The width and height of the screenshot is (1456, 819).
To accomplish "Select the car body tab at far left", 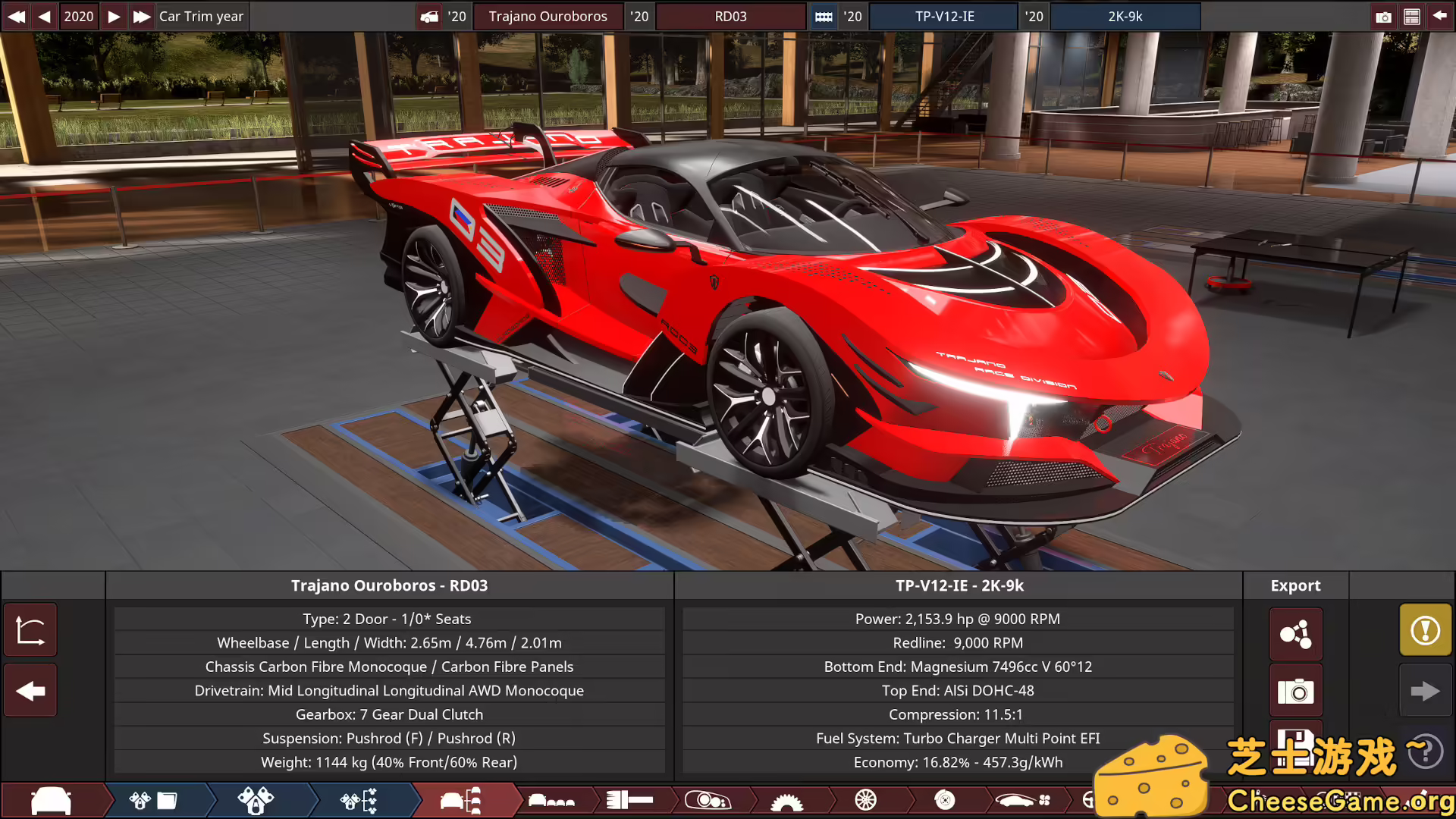I will (x=52, y=800).
